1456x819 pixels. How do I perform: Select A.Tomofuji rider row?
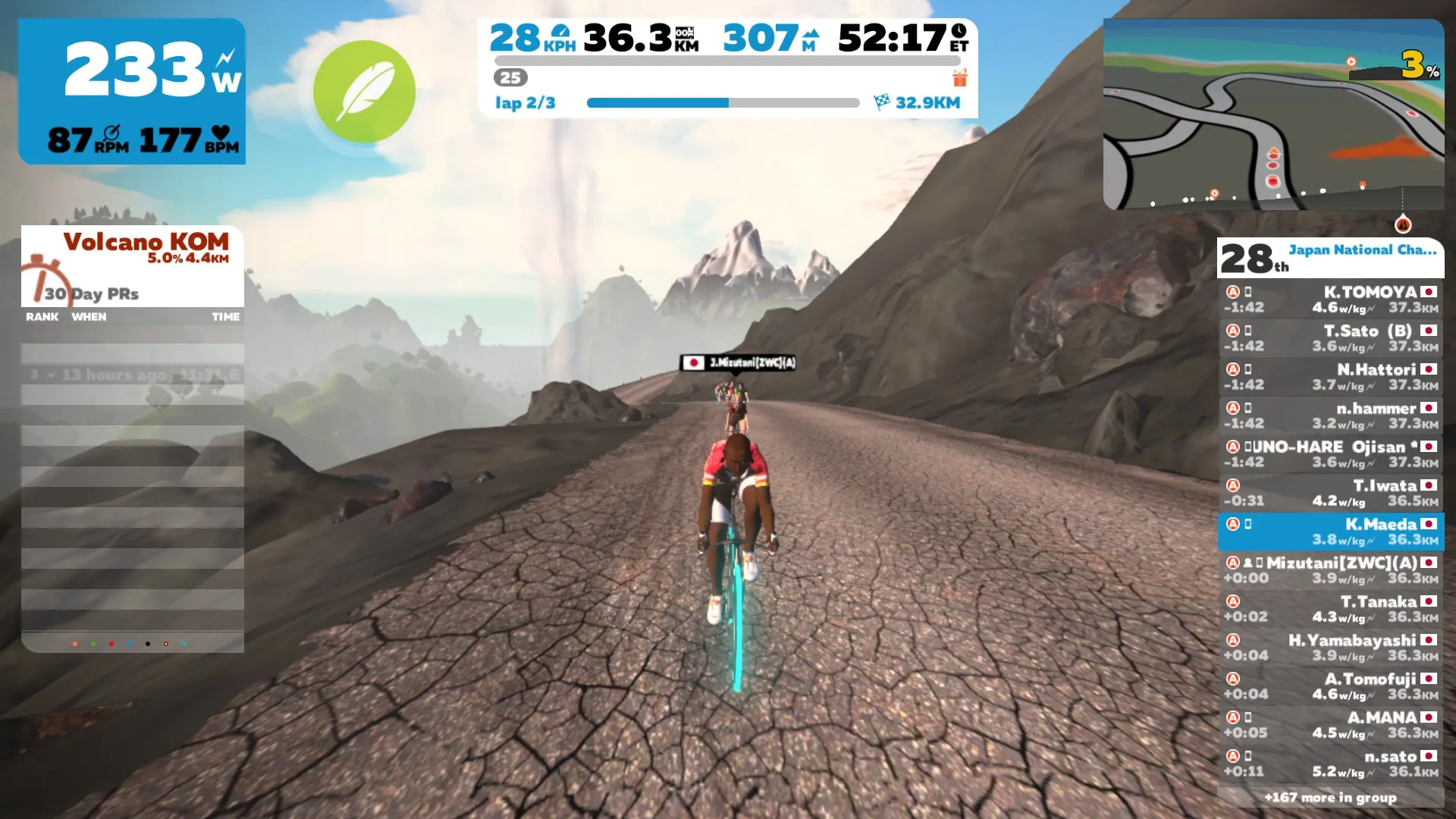click(x=1331, y=686)
